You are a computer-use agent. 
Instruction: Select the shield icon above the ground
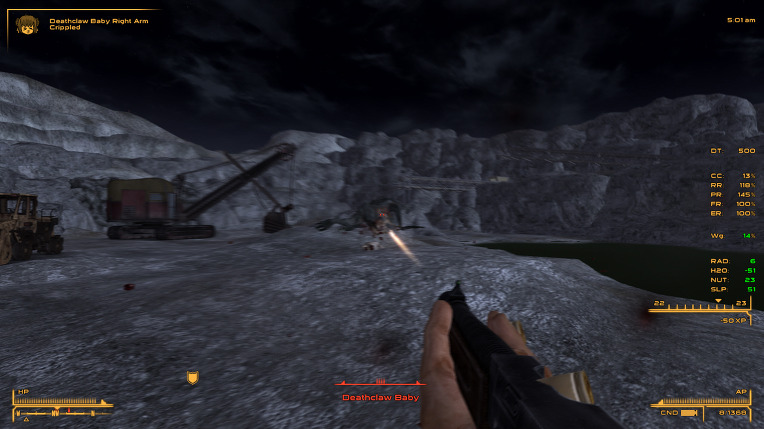(x=193, y=377)
